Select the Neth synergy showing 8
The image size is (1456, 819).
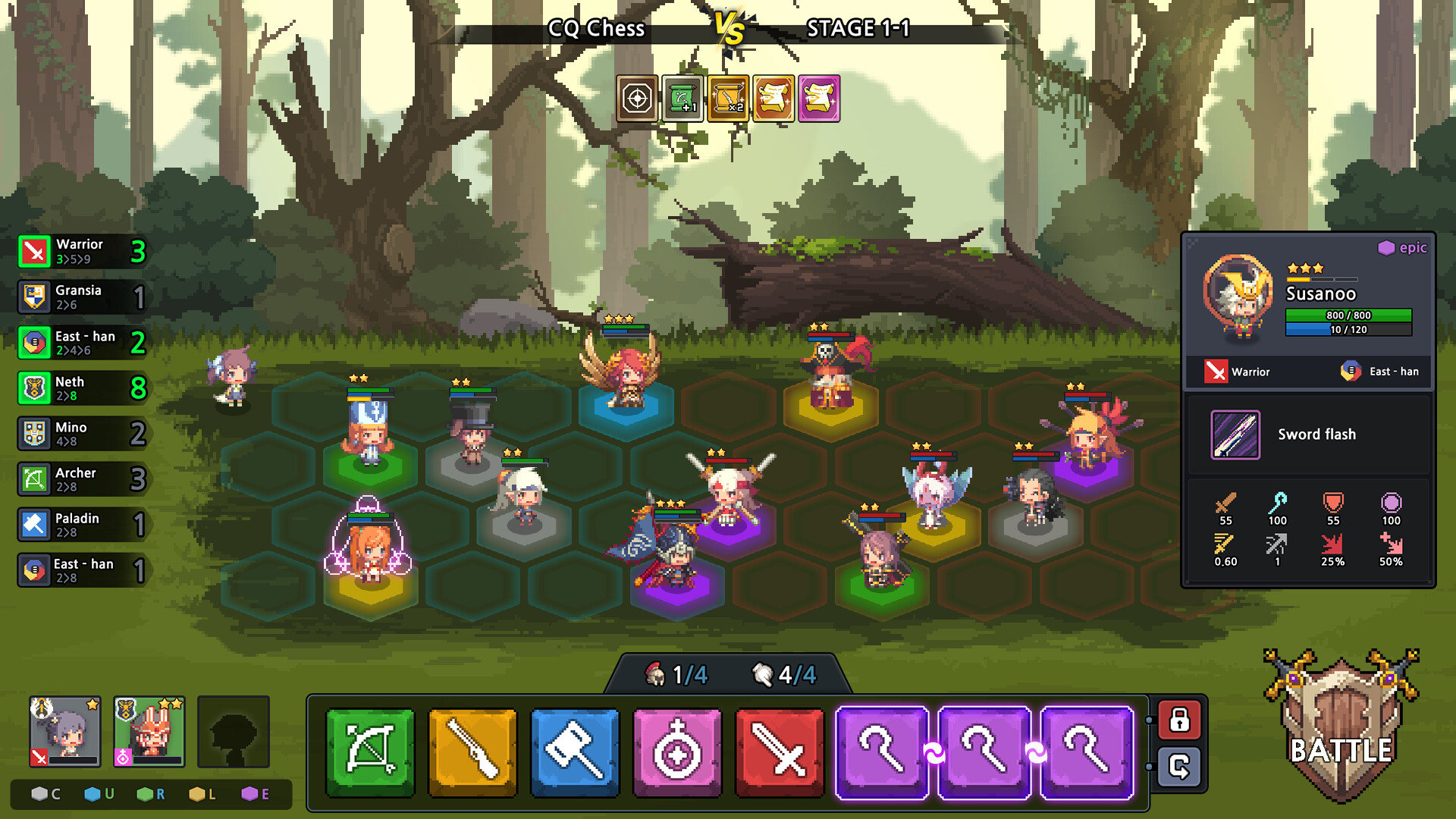80,388
